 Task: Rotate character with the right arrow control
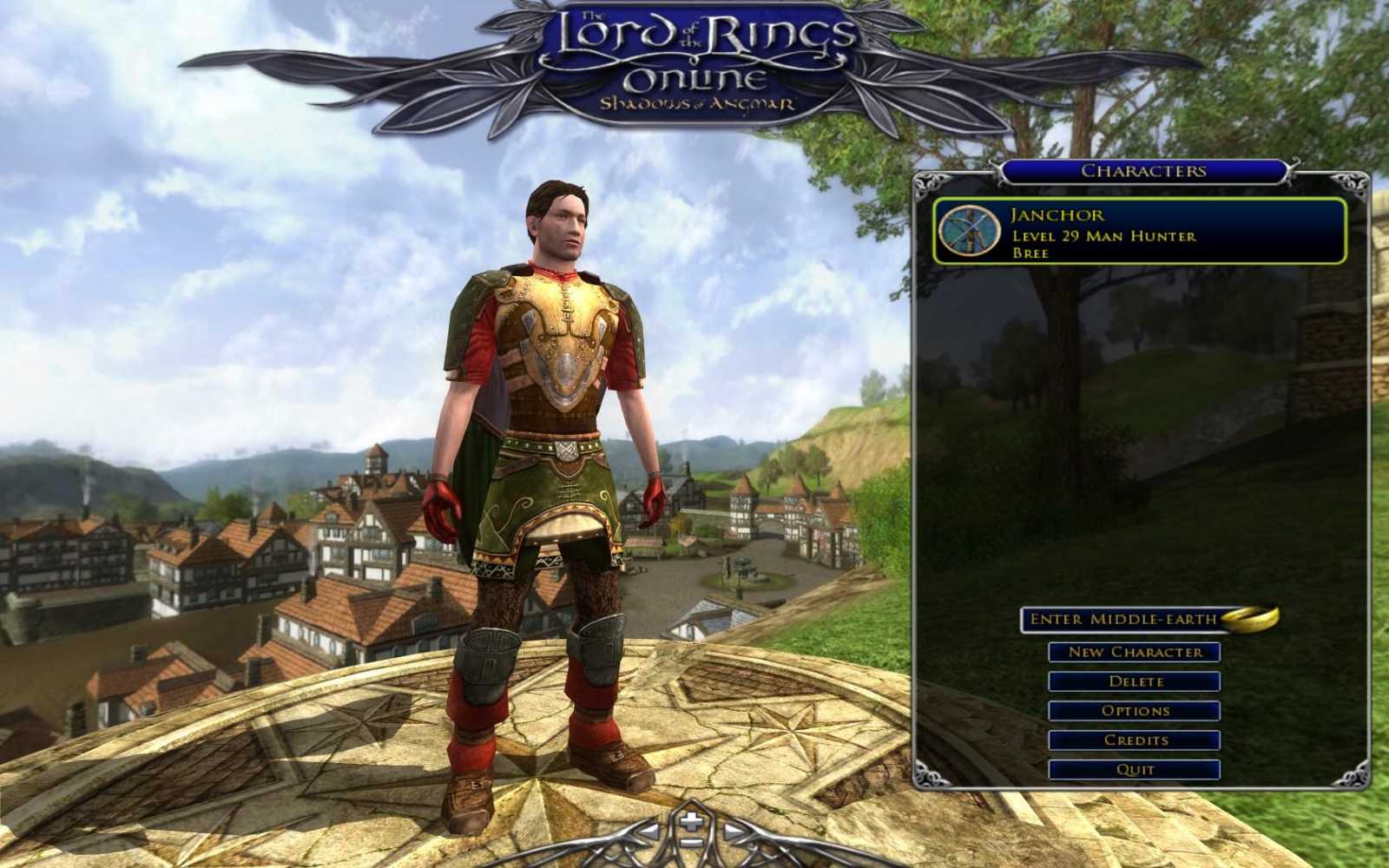(734, 830)
